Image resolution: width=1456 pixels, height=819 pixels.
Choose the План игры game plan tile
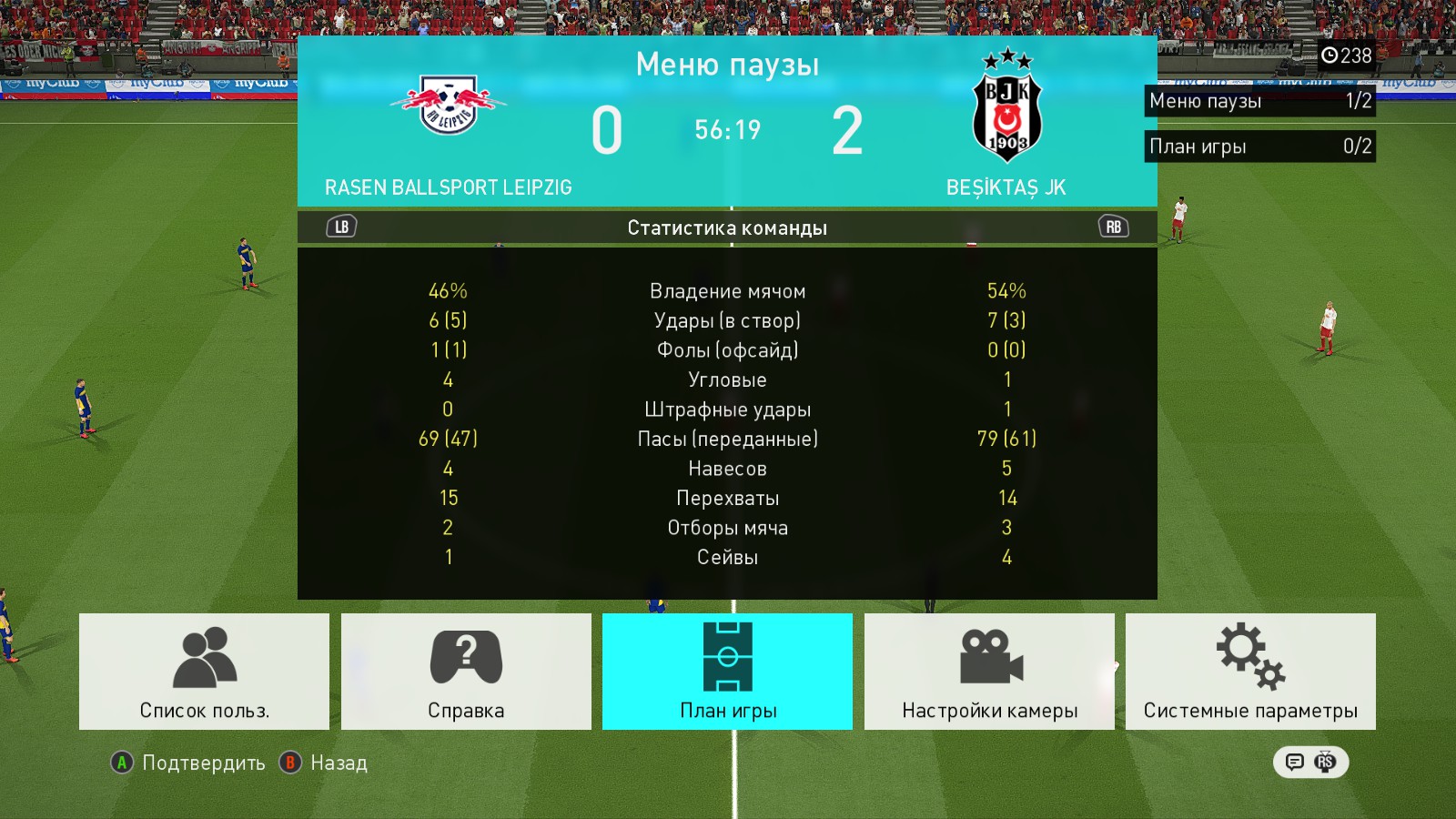[x=727, y=672]
